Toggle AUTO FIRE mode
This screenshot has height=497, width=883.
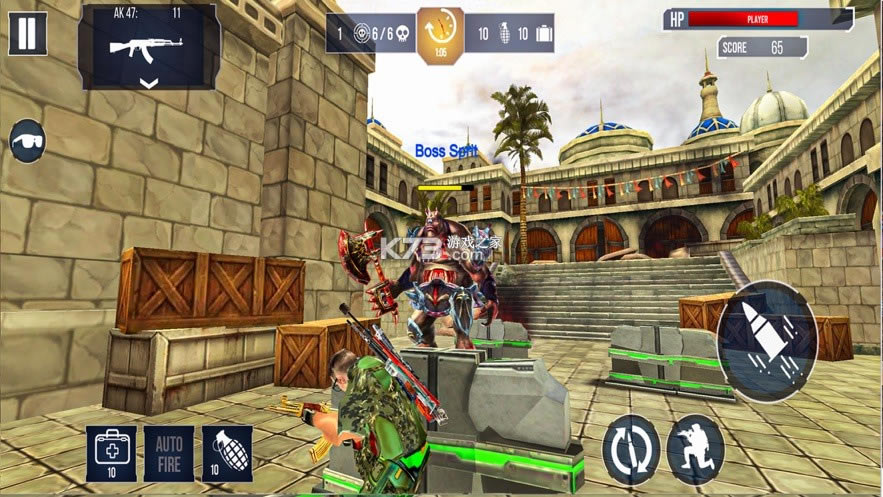(169, 454)
